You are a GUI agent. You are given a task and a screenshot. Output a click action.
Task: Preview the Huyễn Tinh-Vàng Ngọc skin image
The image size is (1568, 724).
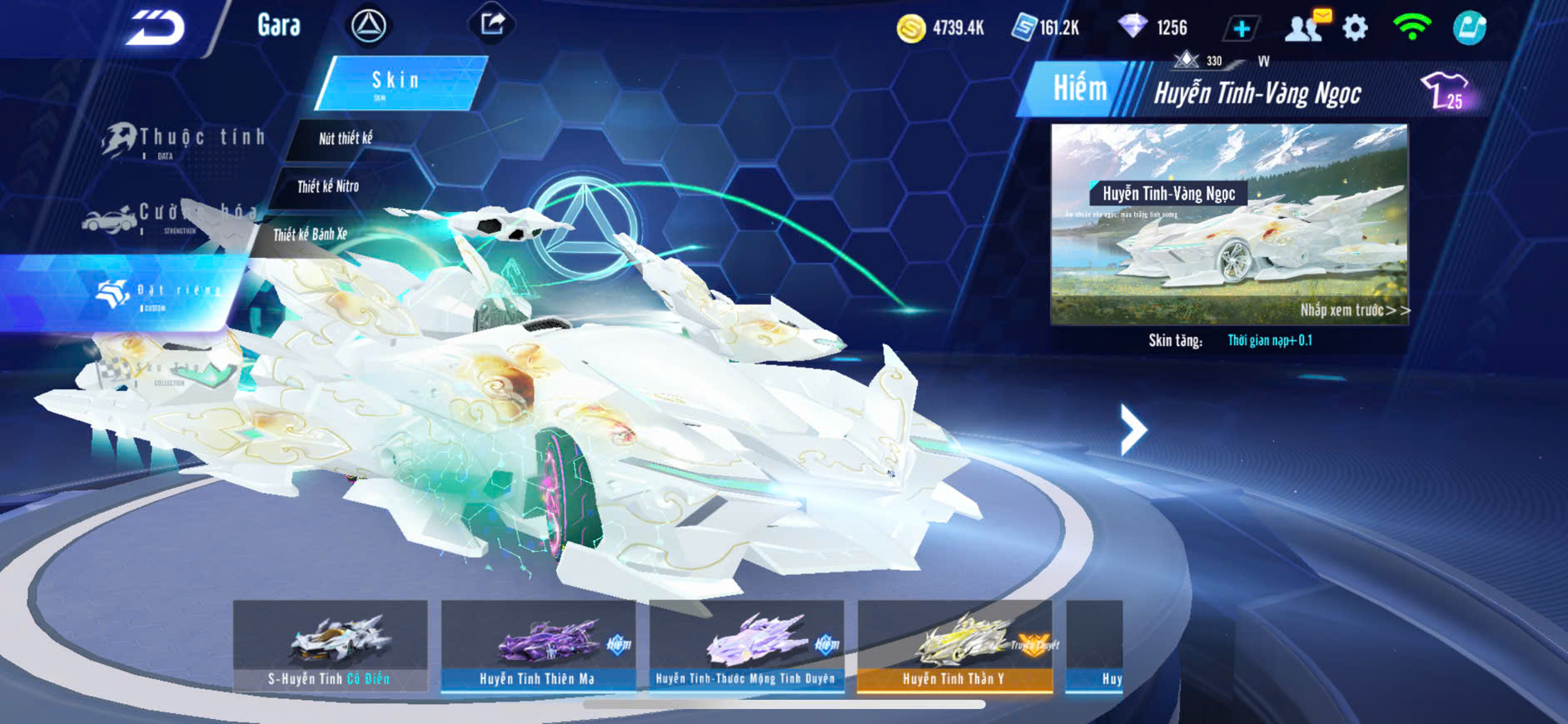coord(1229,224)
